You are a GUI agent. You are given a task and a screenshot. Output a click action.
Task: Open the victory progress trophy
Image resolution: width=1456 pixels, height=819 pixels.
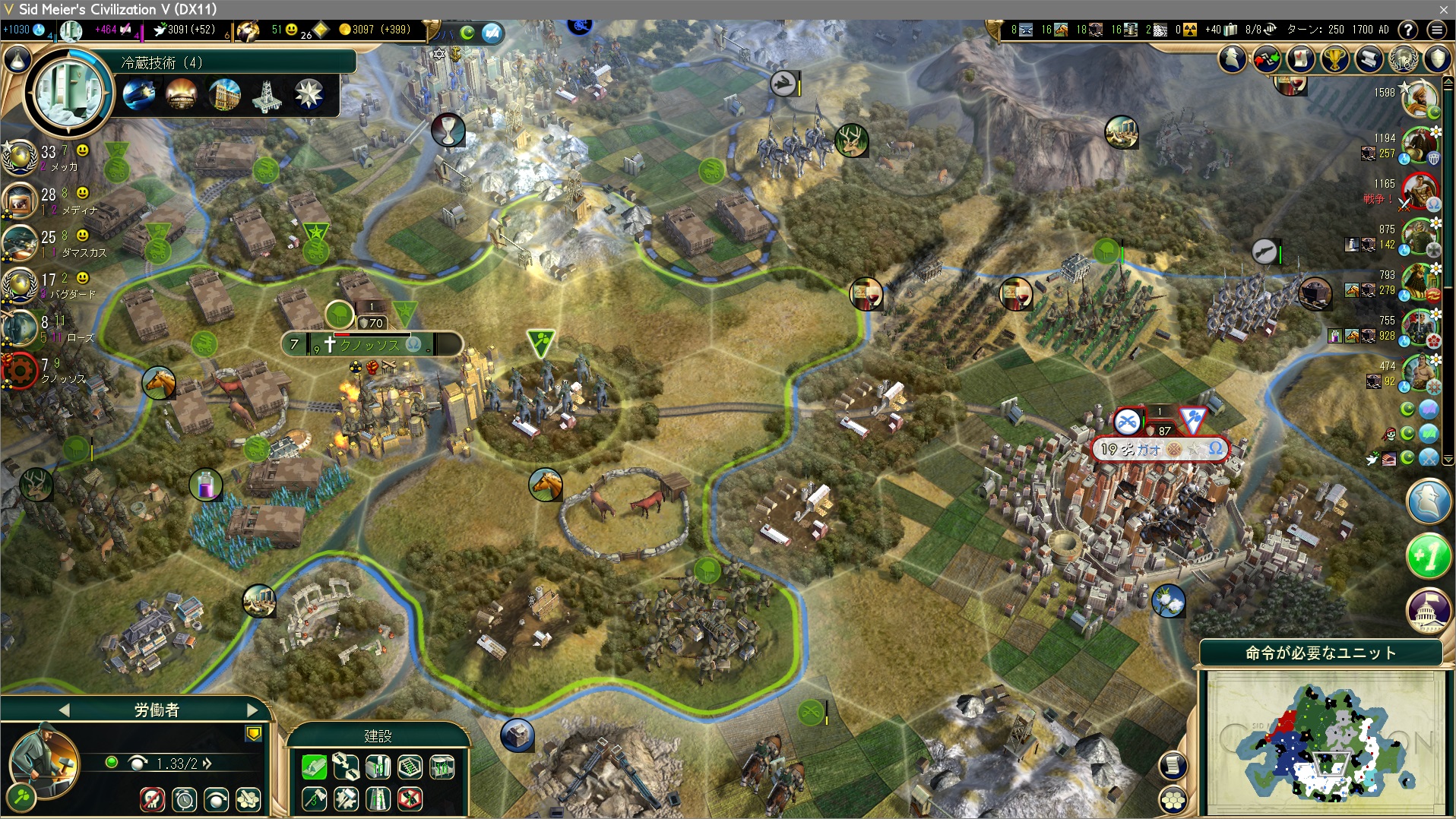click(1335, 58)
